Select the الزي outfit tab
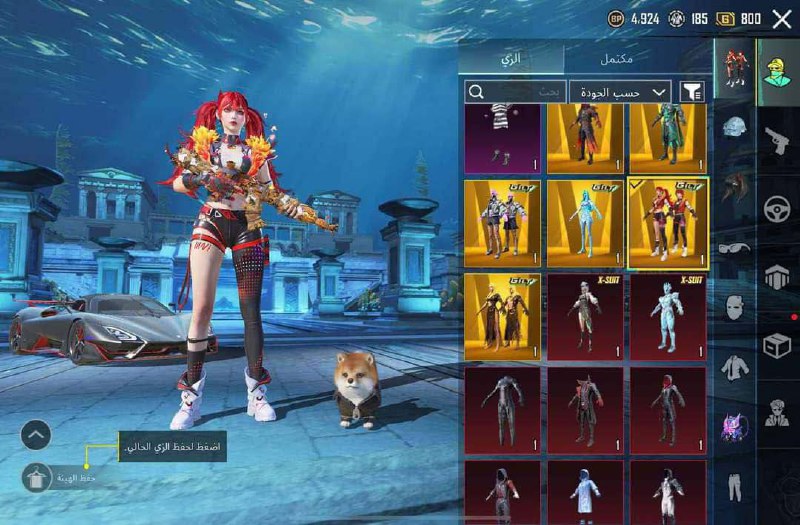The image size is (800, 525). click(539, 59)
